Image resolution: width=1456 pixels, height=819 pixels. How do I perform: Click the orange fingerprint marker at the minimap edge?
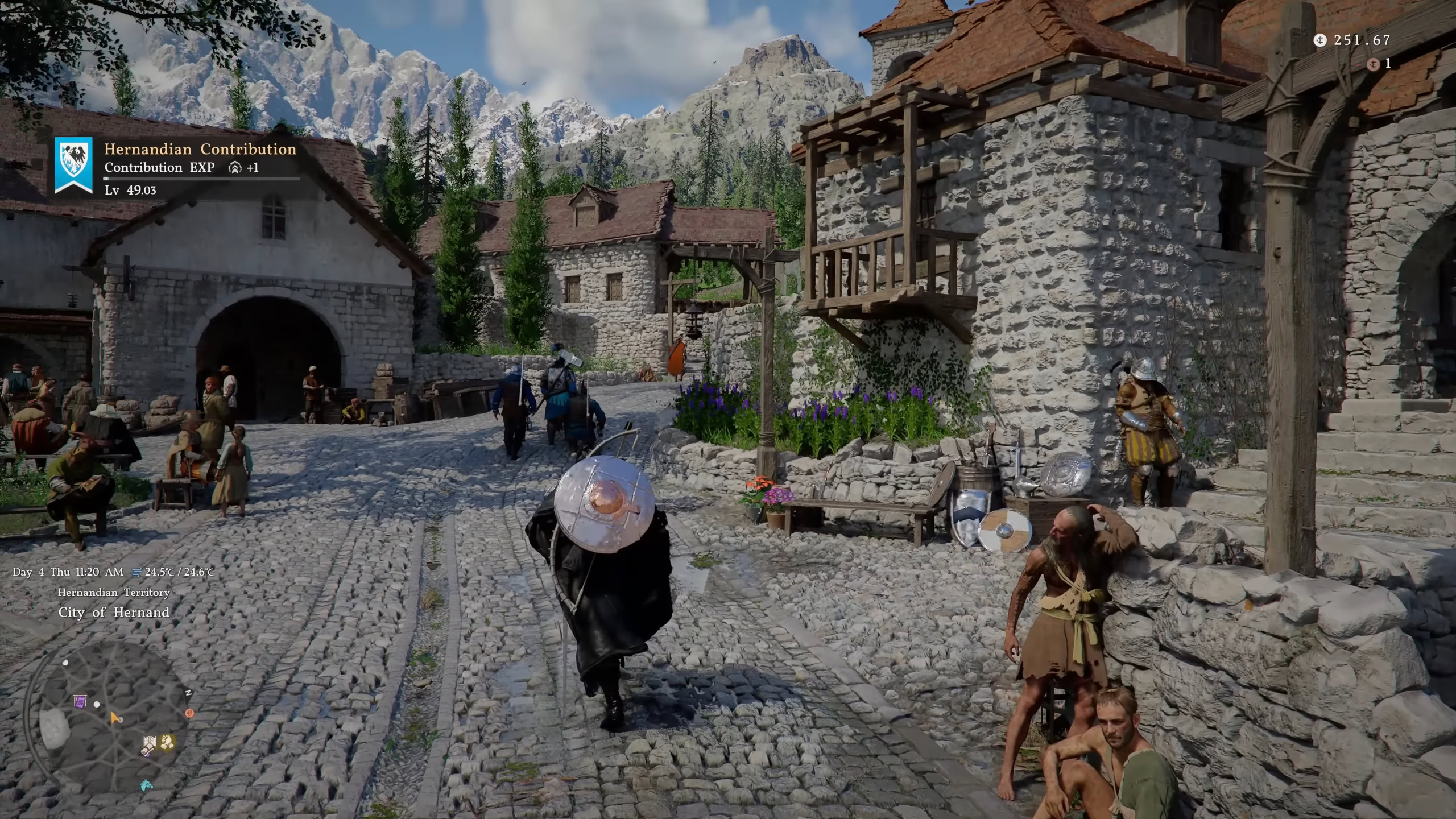190,713
